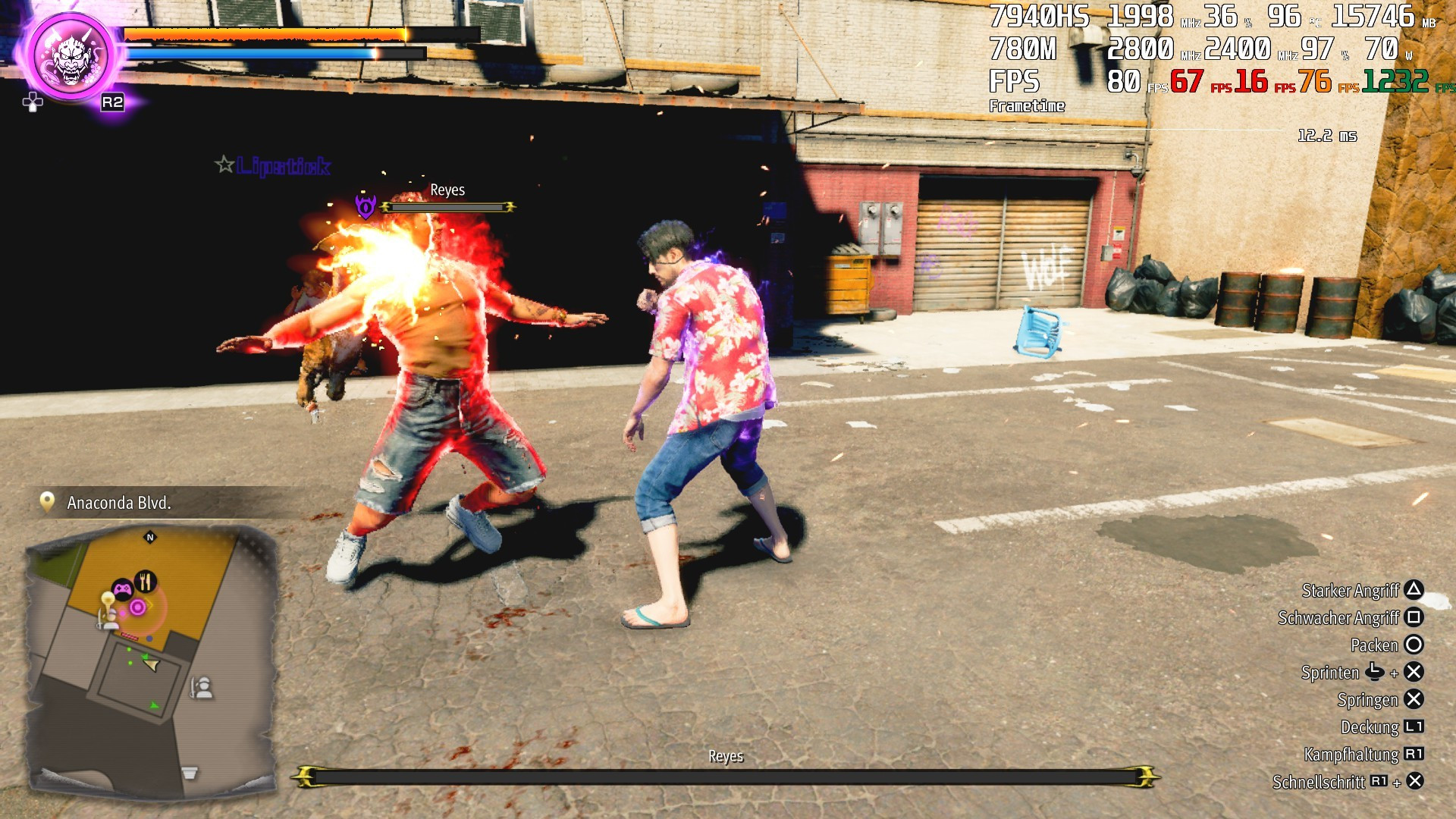Select the Anaconda Blvd. location label
The height and width of the screenshot is (819, 1456).
119,503
